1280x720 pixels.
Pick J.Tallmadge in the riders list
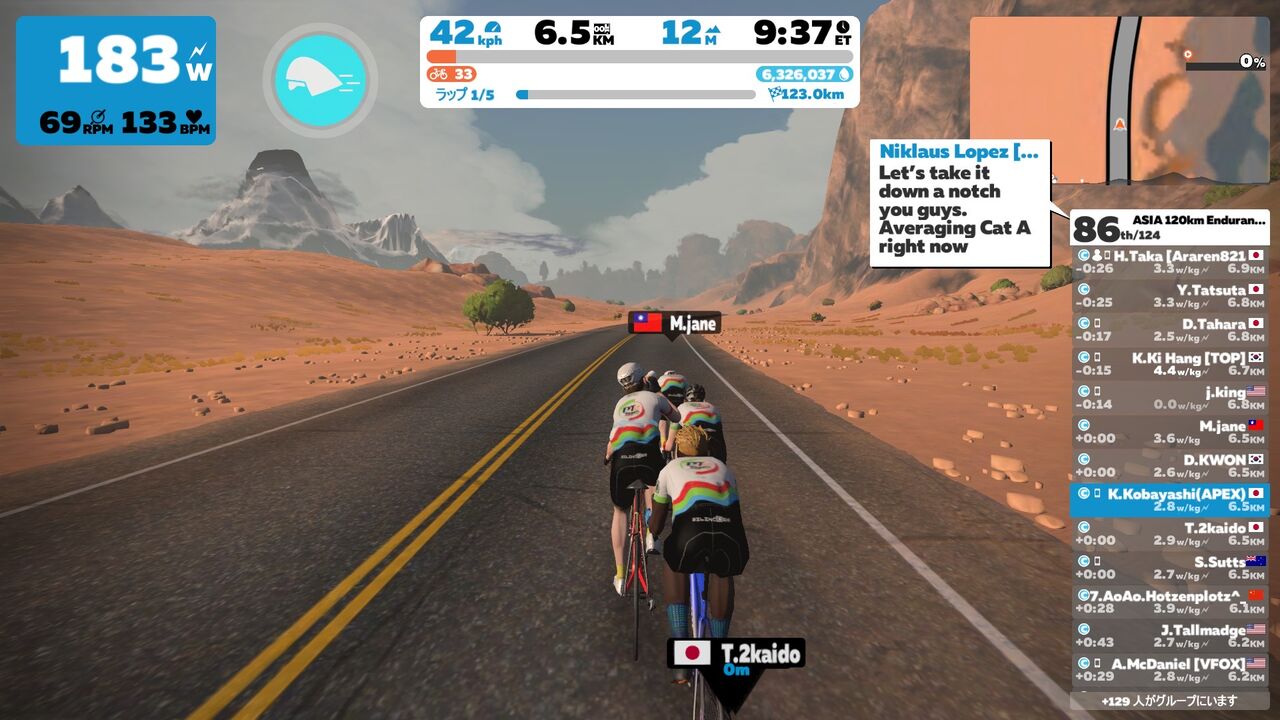point(1169,636)
